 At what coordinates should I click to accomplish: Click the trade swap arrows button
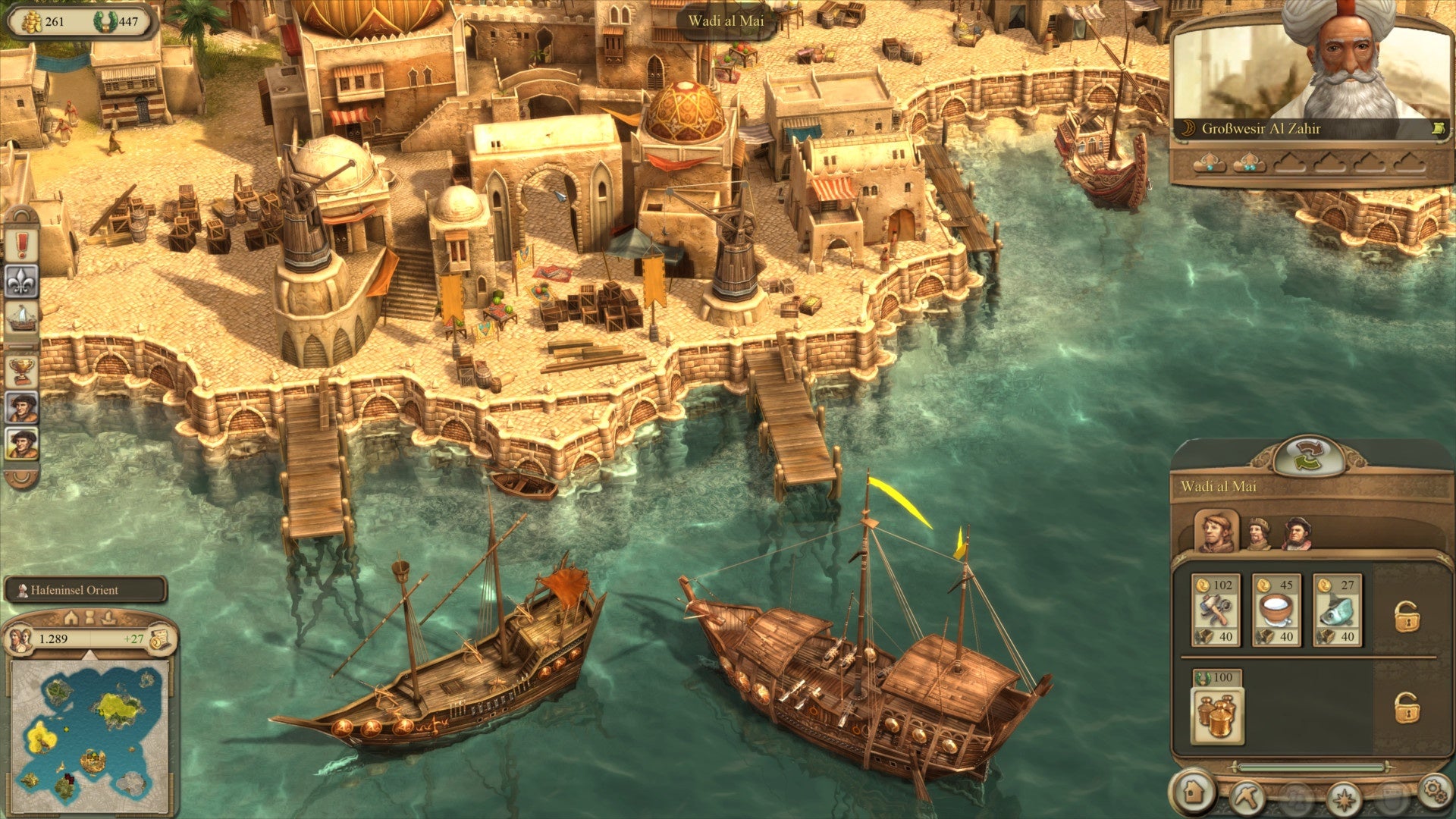pos(1309,456)
